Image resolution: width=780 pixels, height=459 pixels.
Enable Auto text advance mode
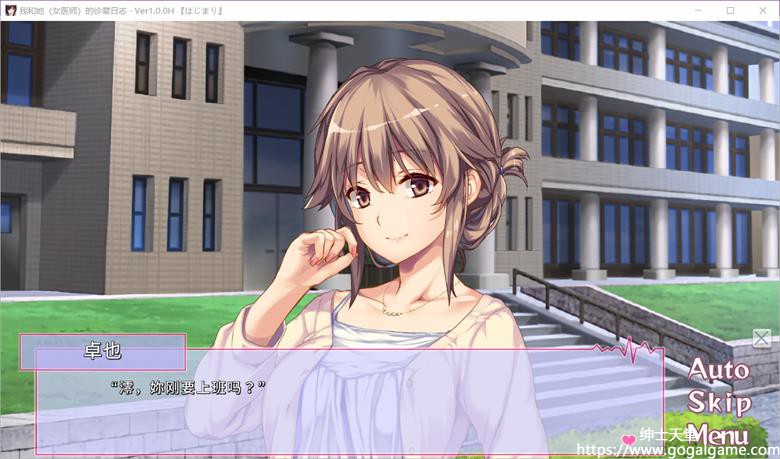[719, 370]
